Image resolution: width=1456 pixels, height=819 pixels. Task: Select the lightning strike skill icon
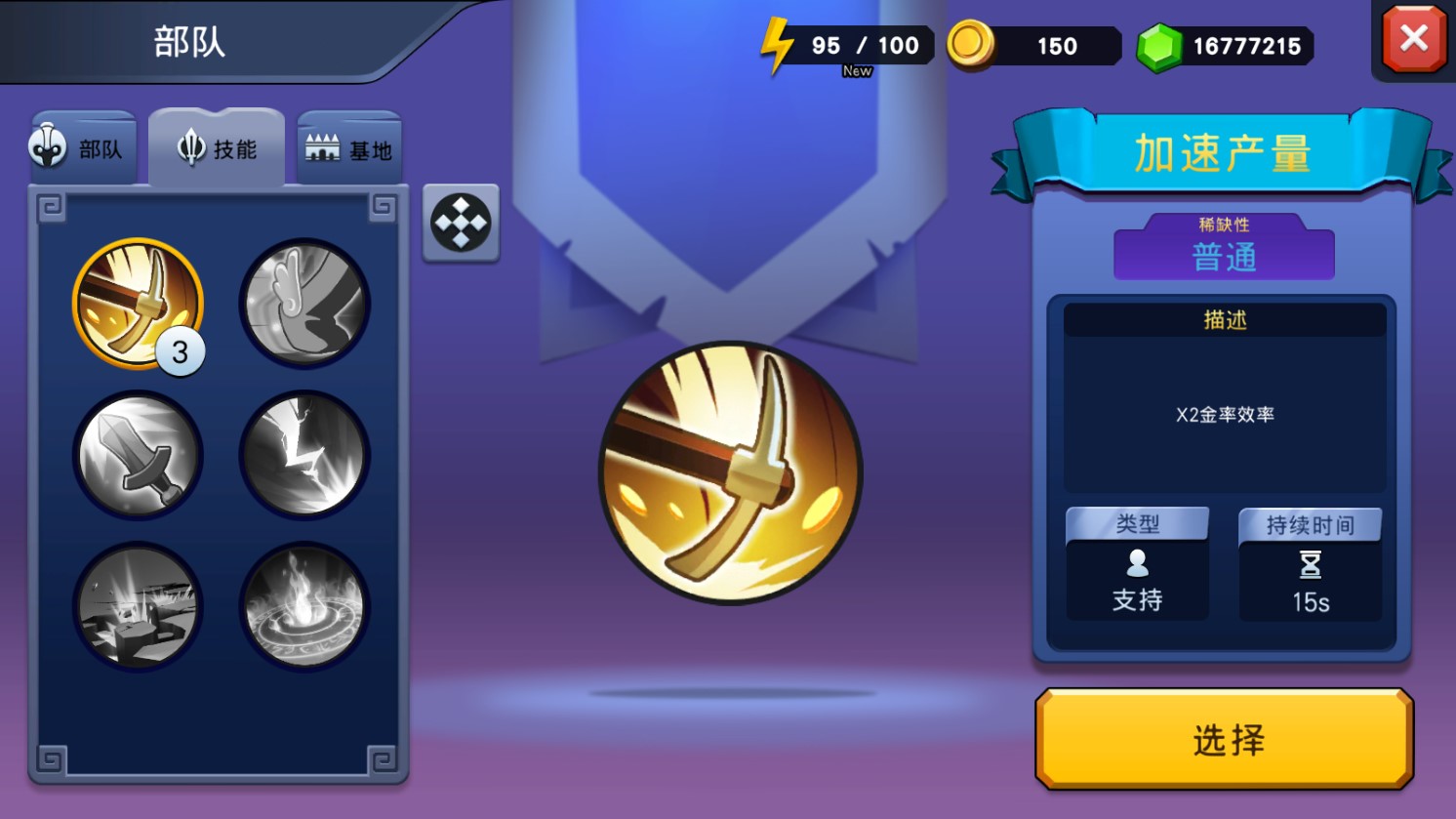[304, 455]
